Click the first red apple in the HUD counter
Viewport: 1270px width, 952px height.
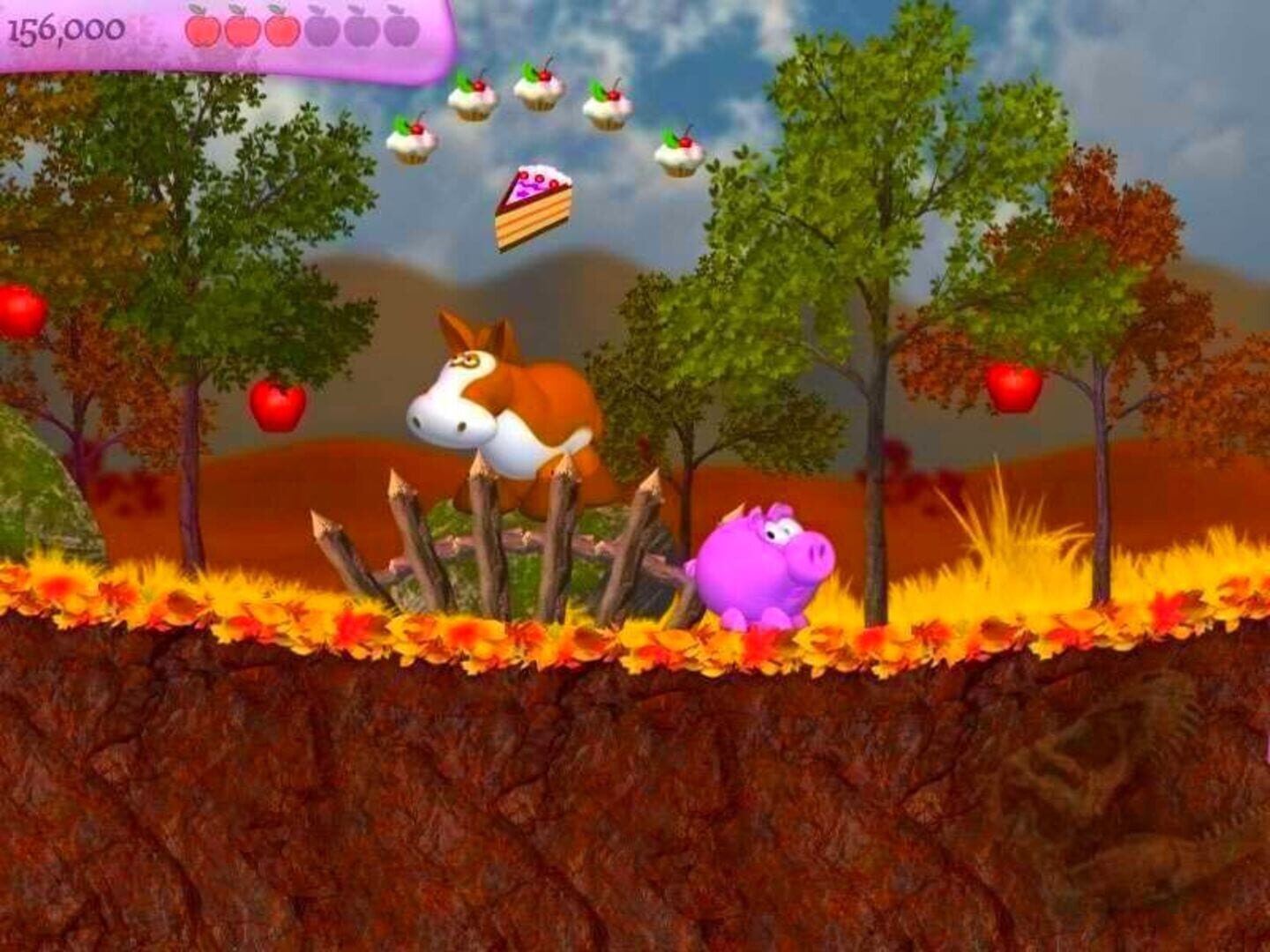[203, 29]
